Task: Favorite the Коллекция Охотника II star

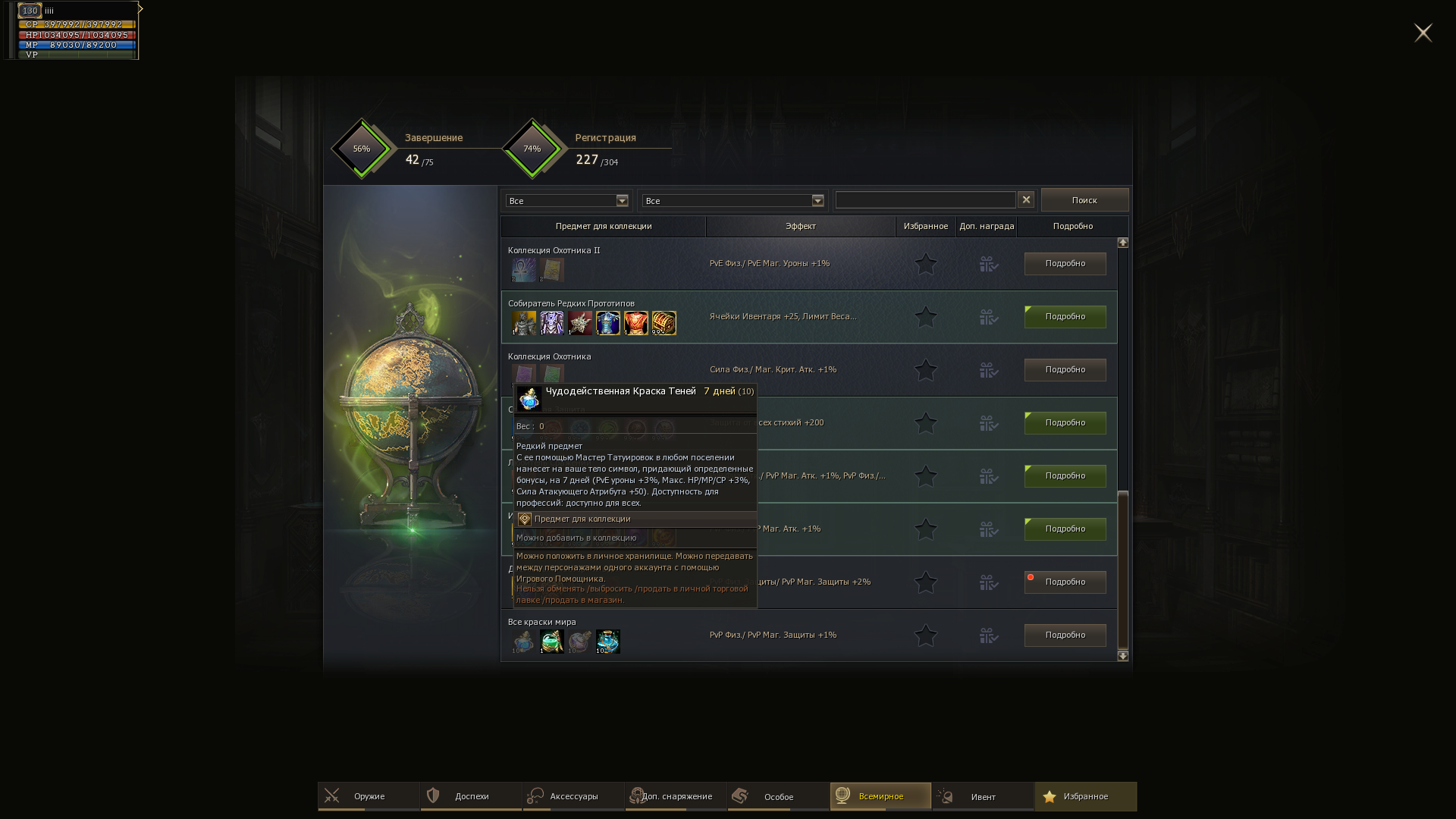Action: [x=925, y=264]
